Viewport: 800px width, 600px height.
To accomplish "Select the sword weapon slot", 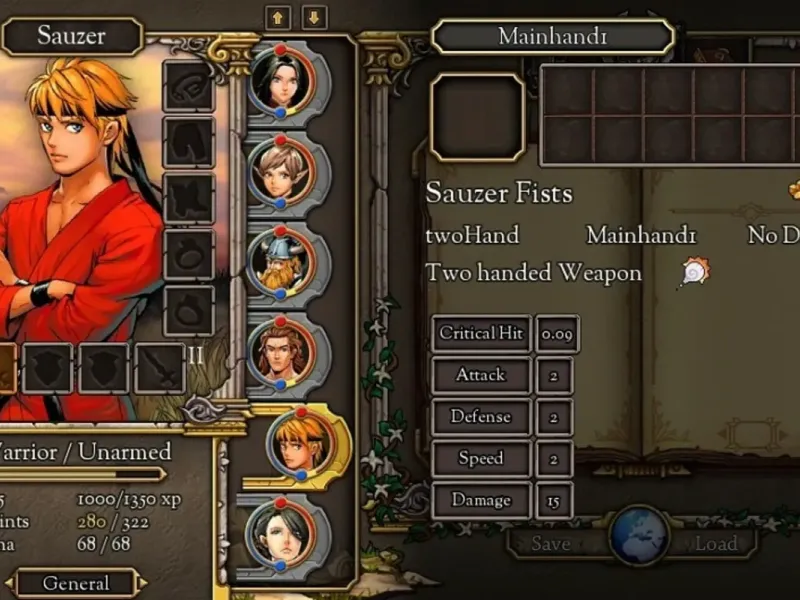I will click(x=160, y=368).
